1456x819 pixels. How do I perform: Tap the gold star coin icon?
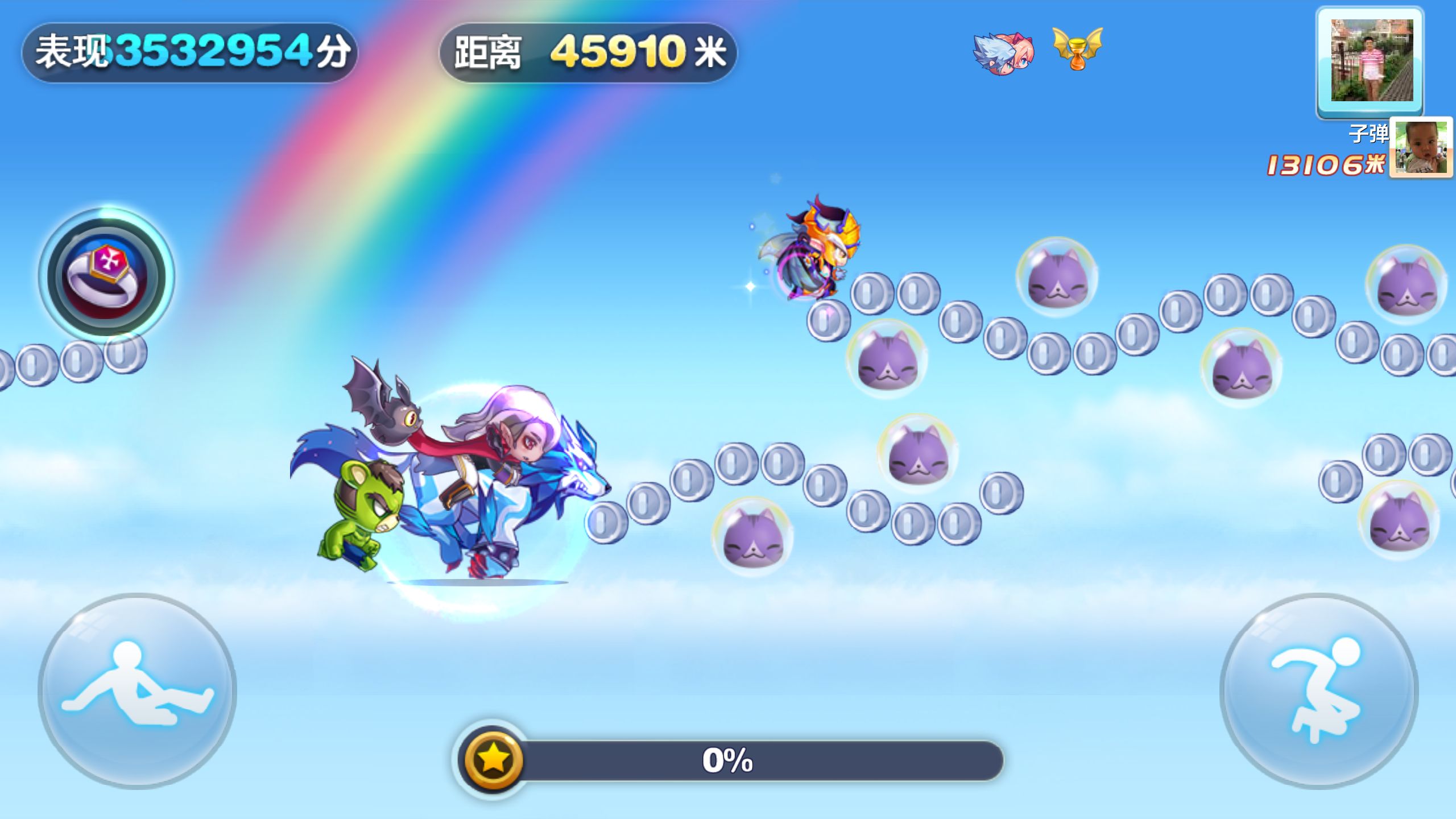click(493, 759)
